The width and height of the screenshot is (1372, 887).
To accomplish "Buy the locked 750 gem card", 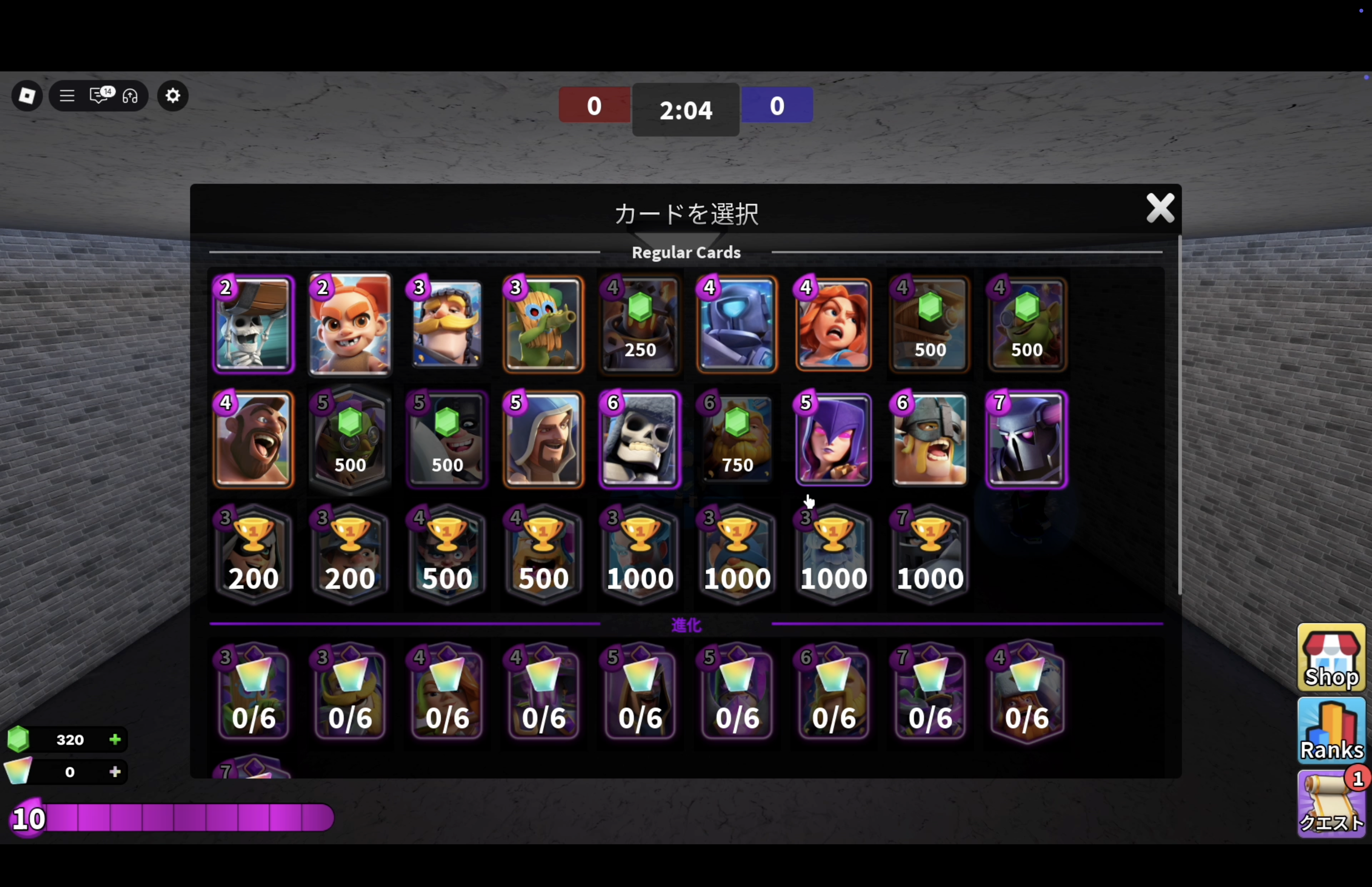I will [x=736, y=439].
